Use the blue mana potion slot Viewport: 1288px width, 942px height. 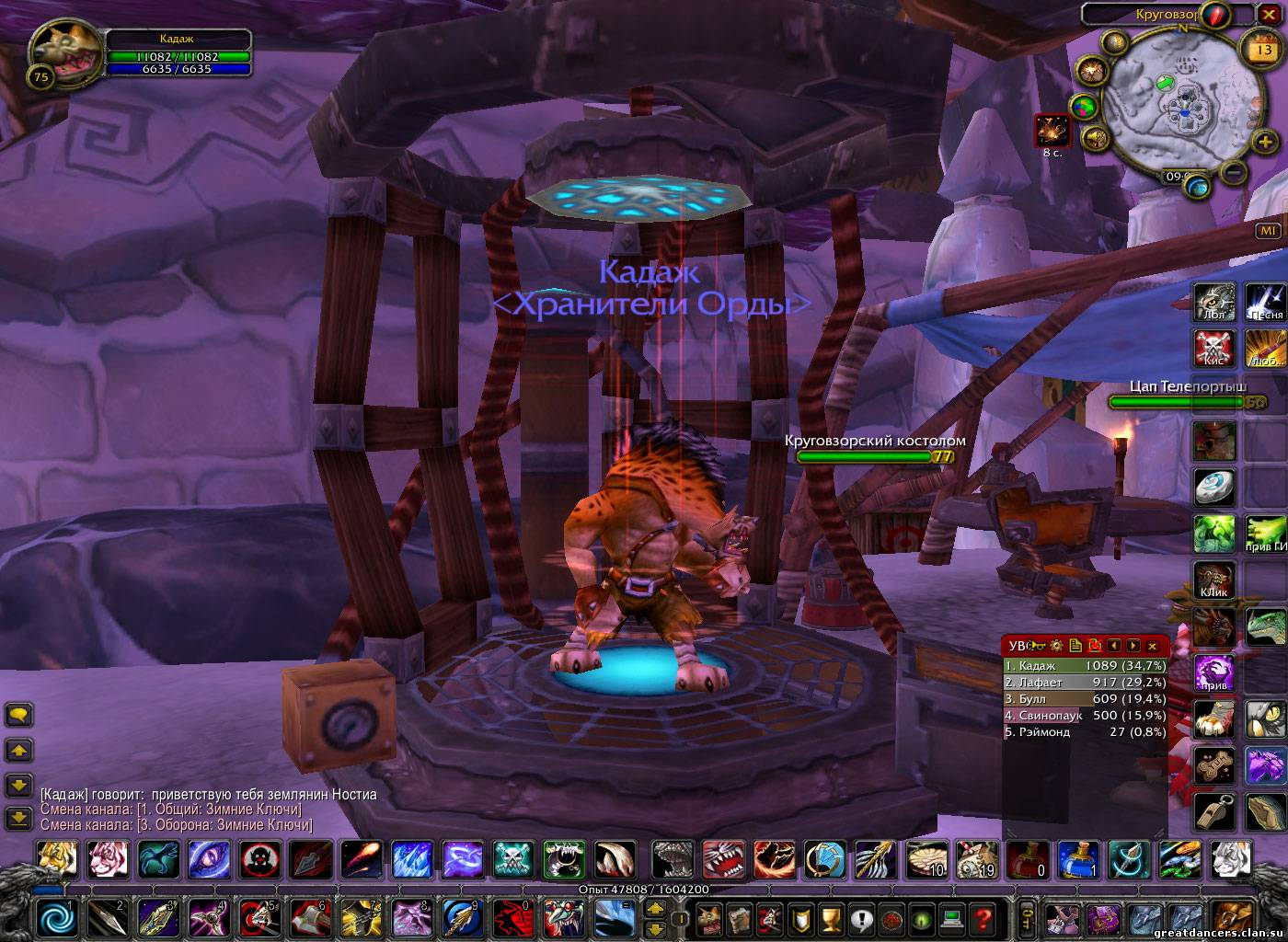[x=1075, y=860]
